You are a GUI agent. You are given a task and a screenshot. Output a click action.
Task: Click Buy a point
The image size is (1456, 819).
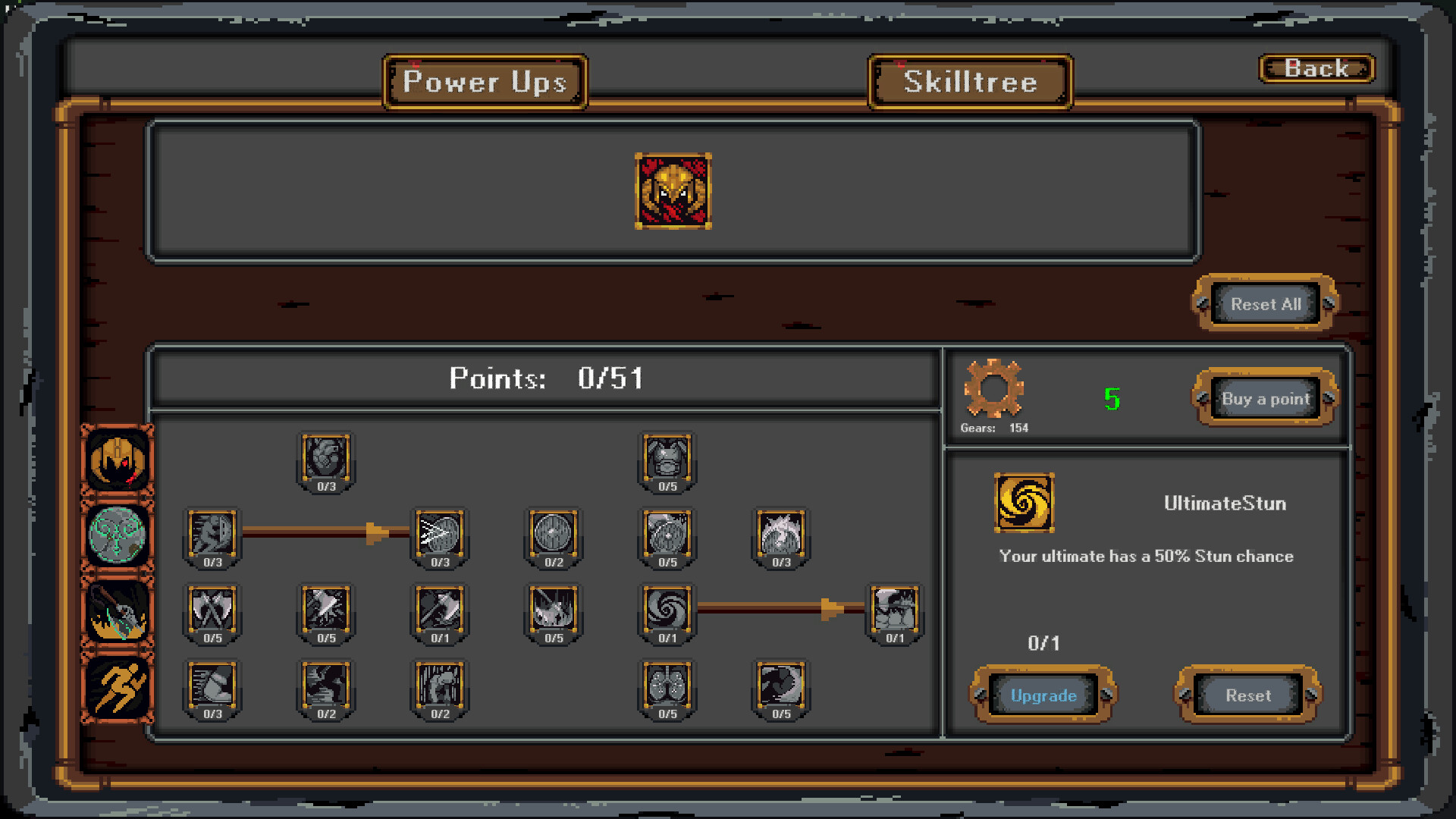pos(1263,398)
